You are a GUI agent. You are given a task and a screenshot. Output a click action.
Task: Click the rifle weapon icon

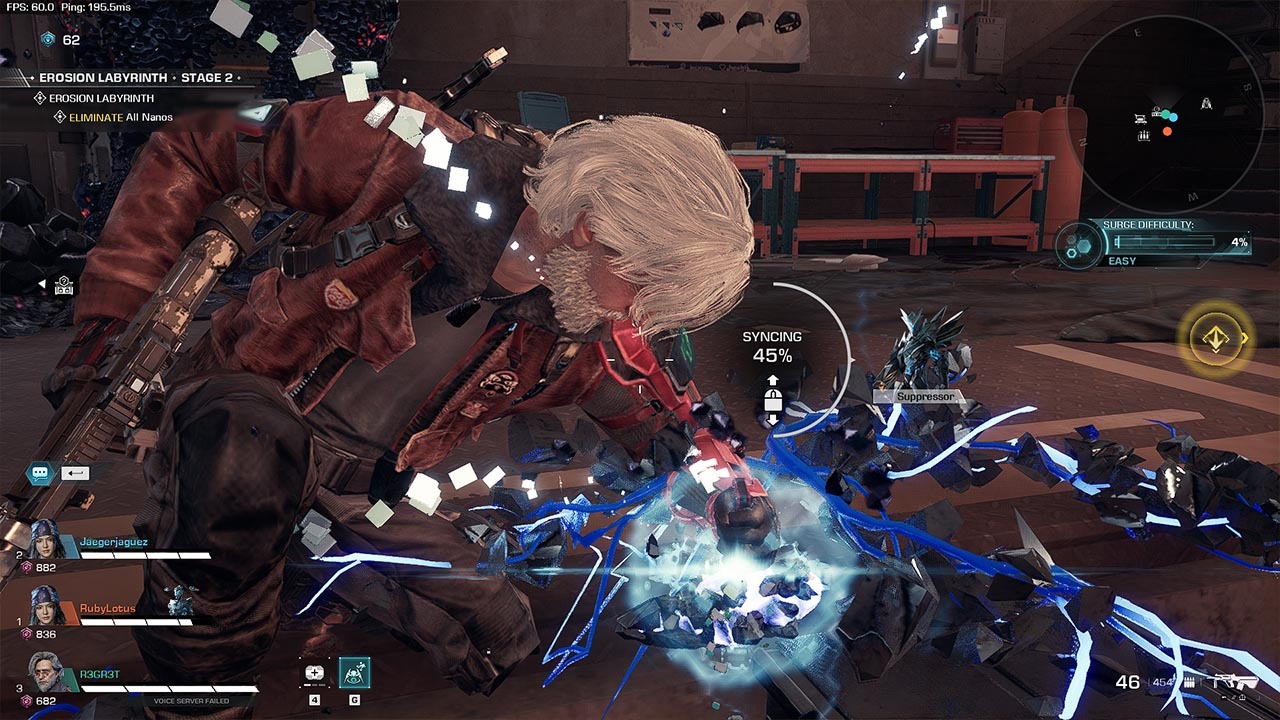point(1235,682)
